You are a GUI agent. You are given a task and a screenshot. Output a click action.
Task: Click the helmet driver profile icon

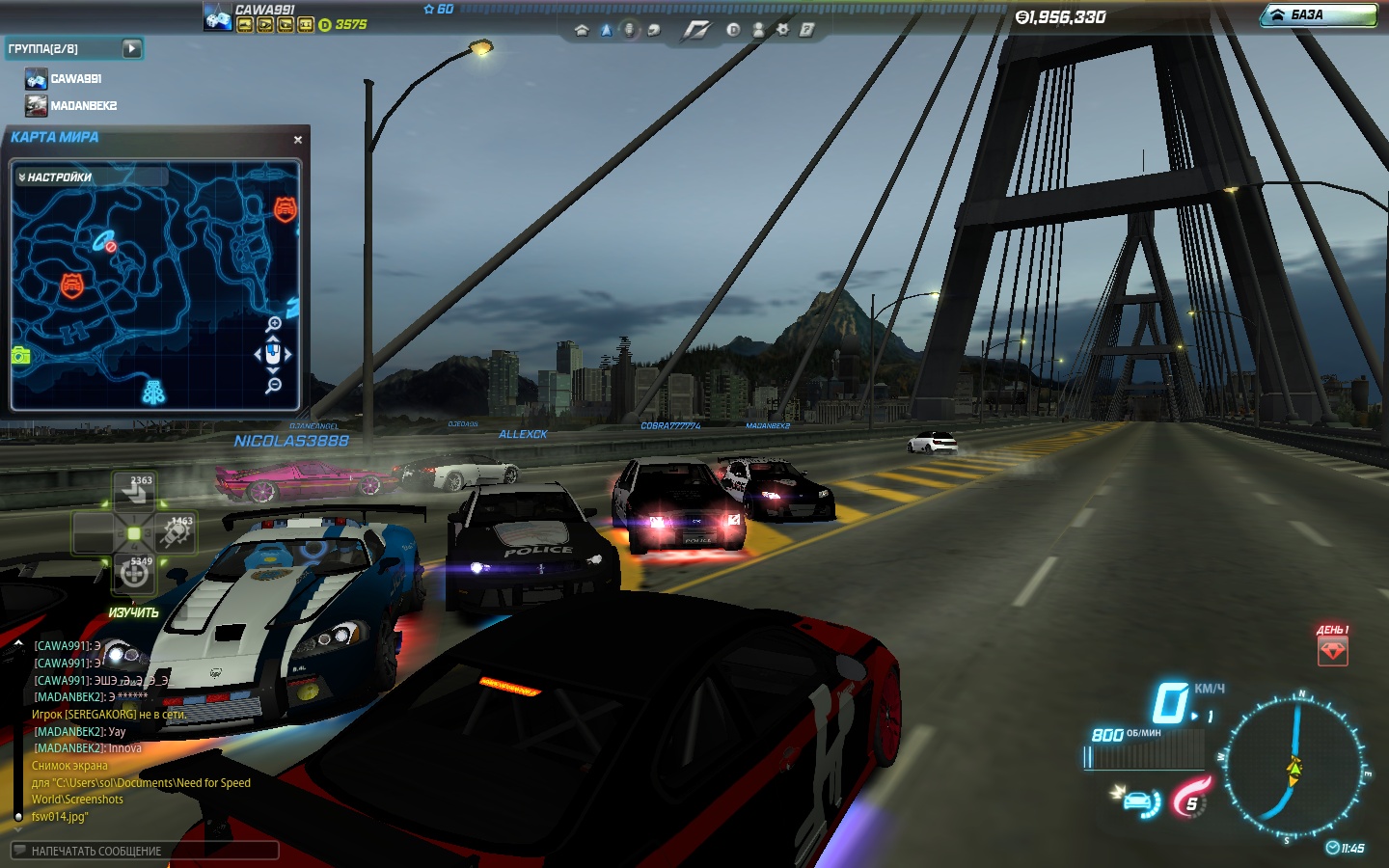[x=652, y=30]
